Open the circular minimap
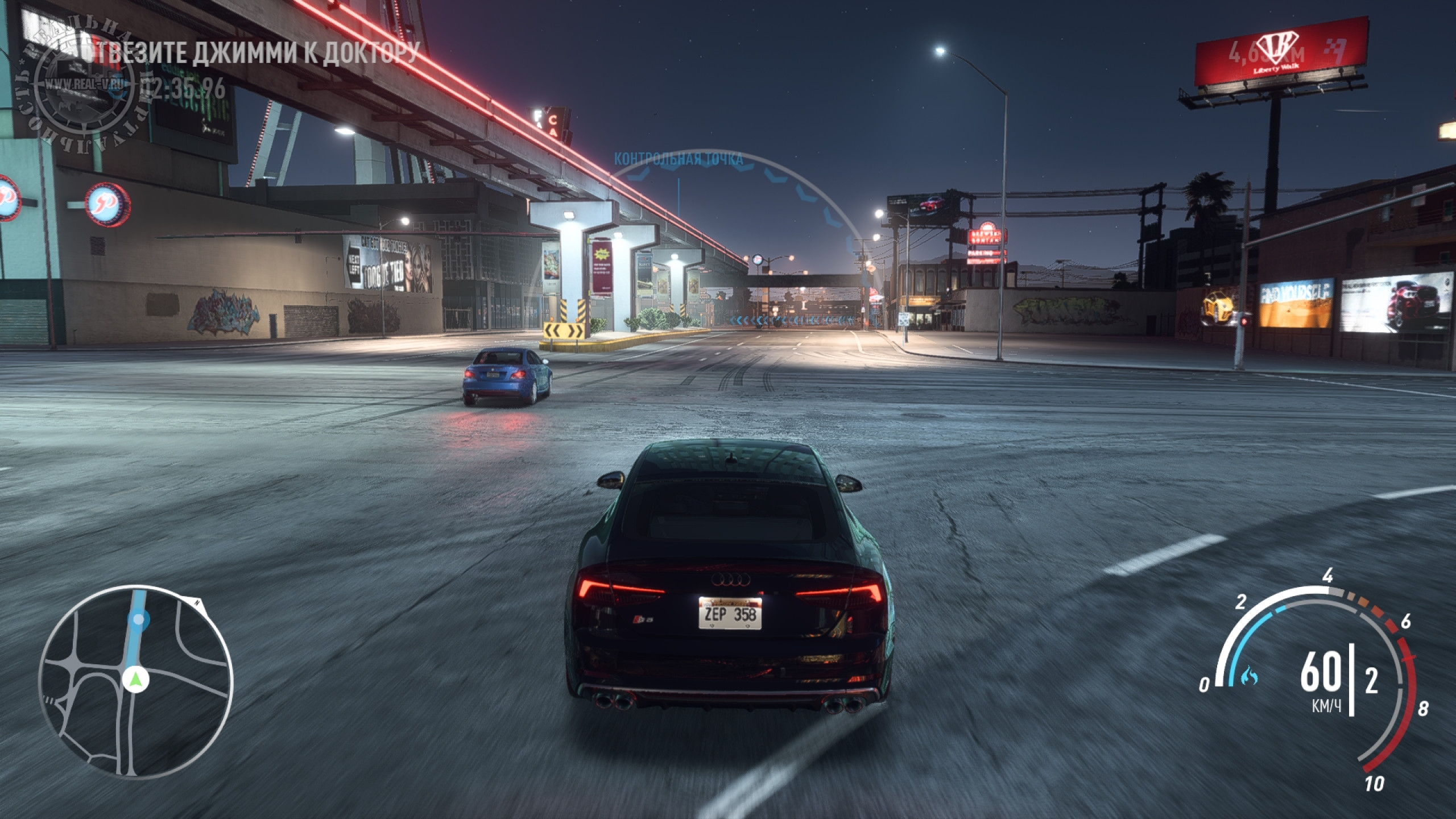This screenshot has width=1456, height=819. [x=135, y=682]
